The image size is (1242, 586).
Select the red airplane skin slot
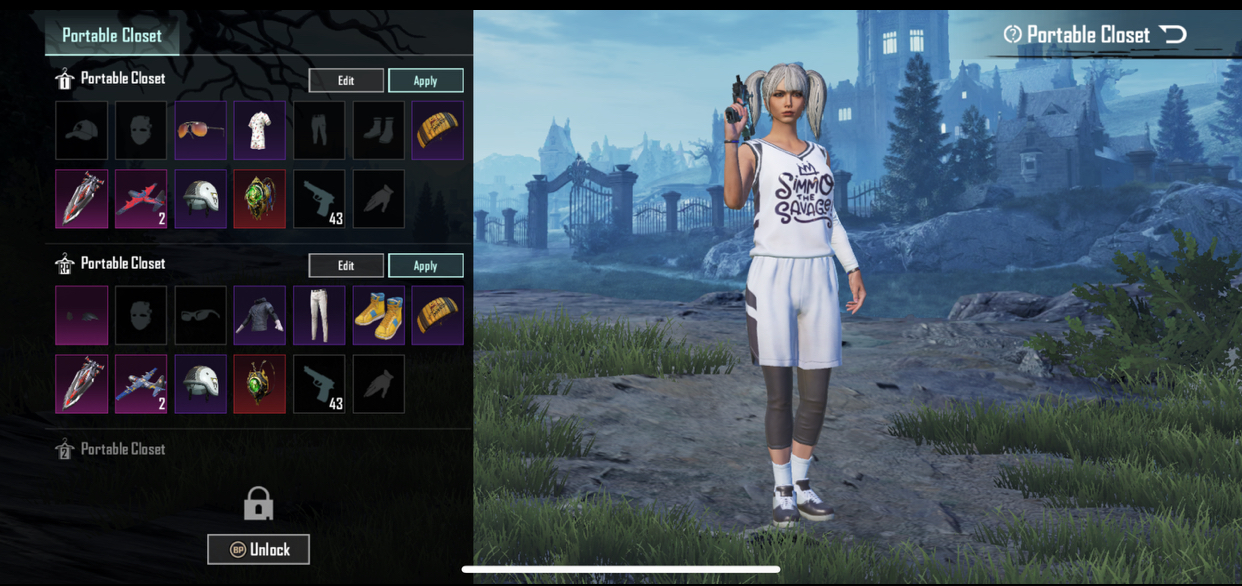[141, 199]
